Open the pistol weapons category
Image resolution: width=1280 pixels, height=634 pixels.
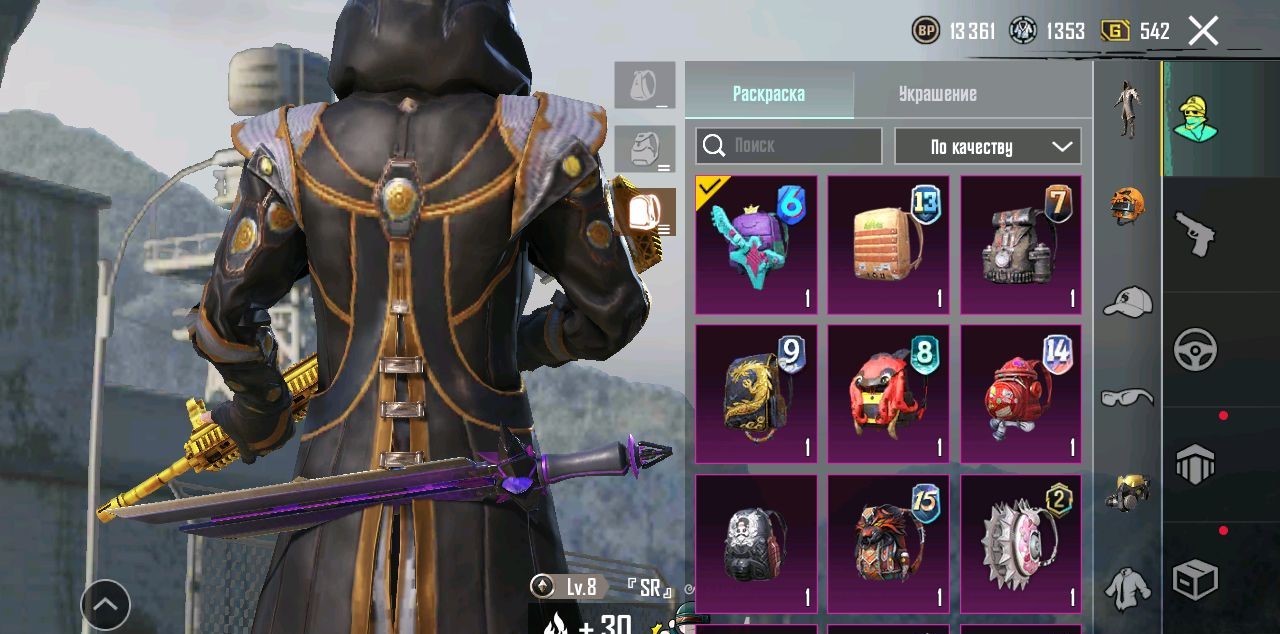point(1196,235)
